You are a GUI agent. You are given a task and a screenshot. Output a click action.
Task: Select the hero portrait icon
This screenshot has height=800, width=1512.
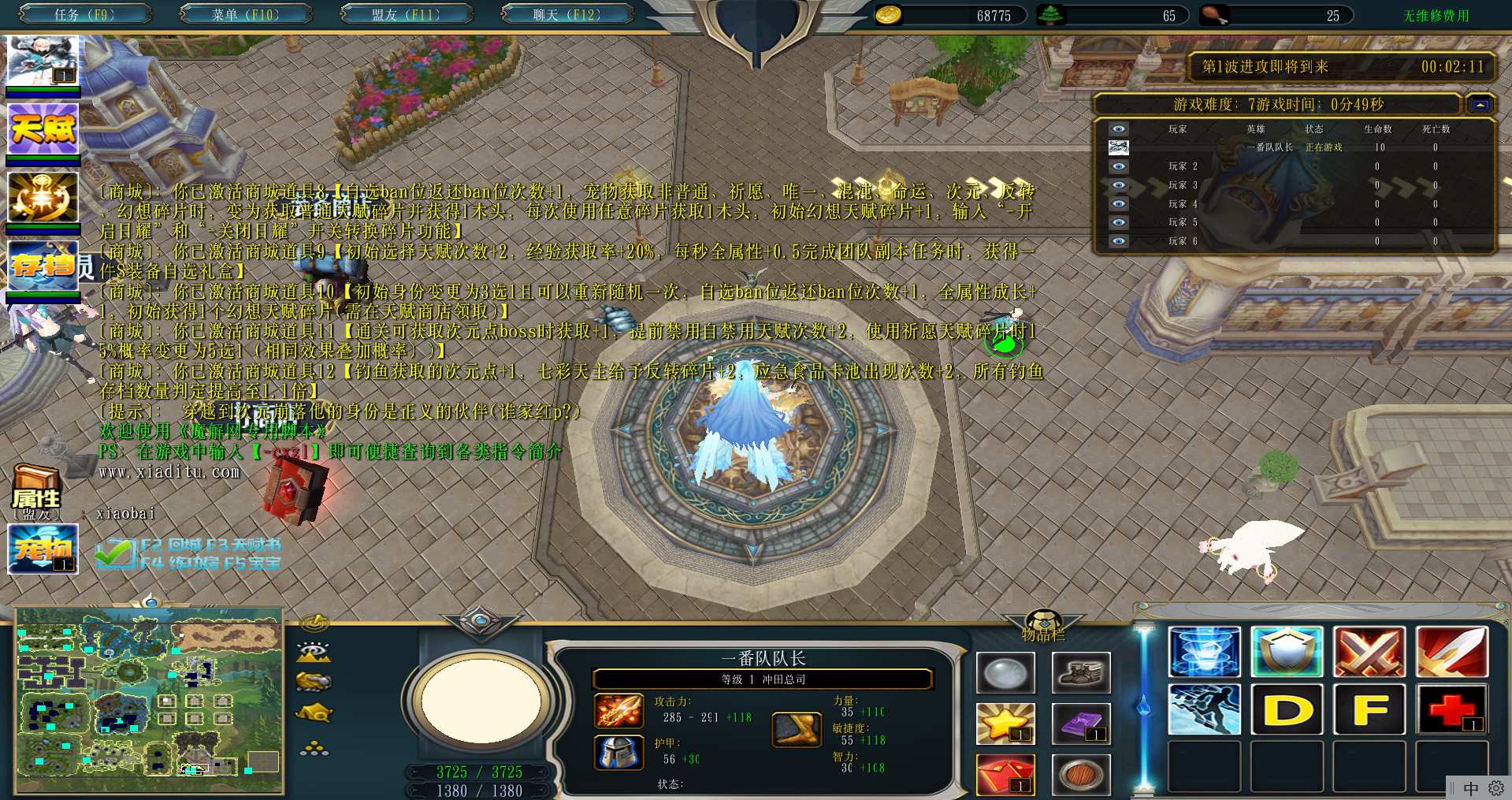pos(43,61)
